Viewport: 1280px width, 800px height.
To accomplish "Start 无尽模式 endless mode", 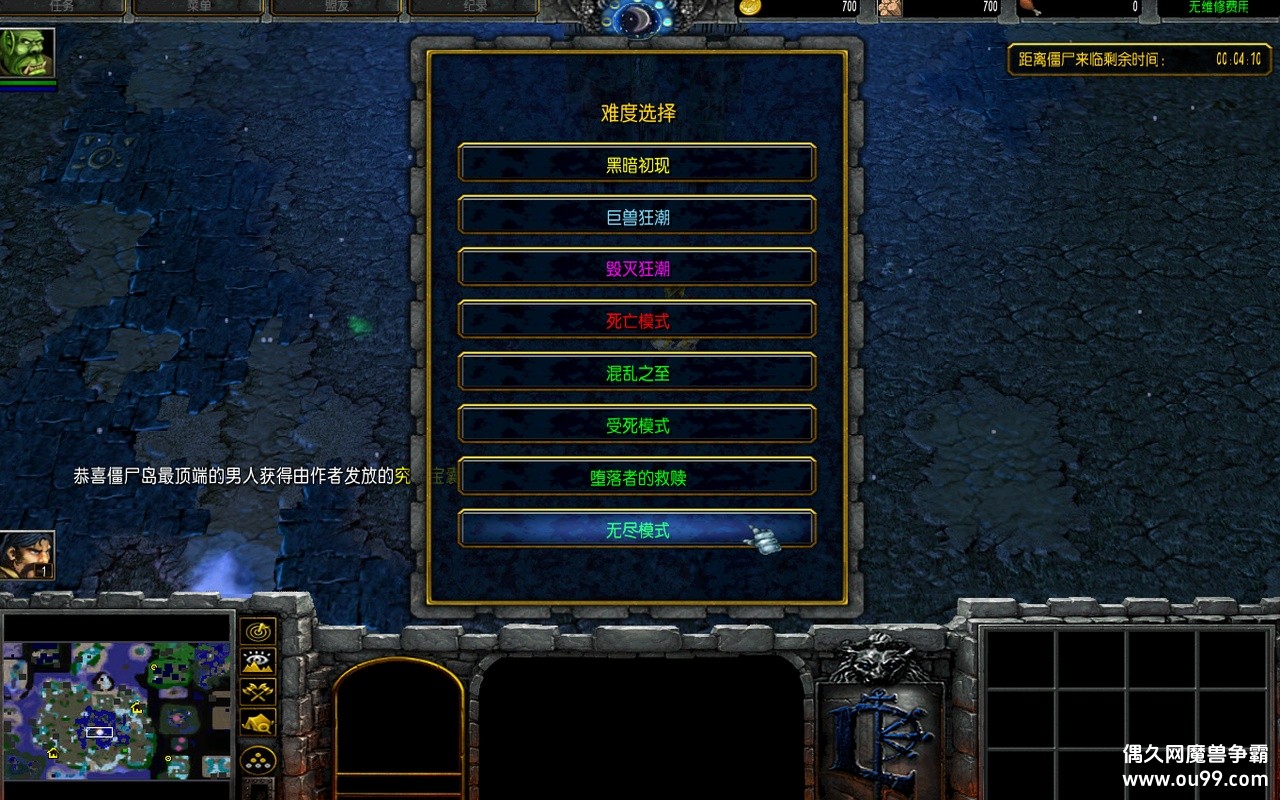I will (637, 530).
